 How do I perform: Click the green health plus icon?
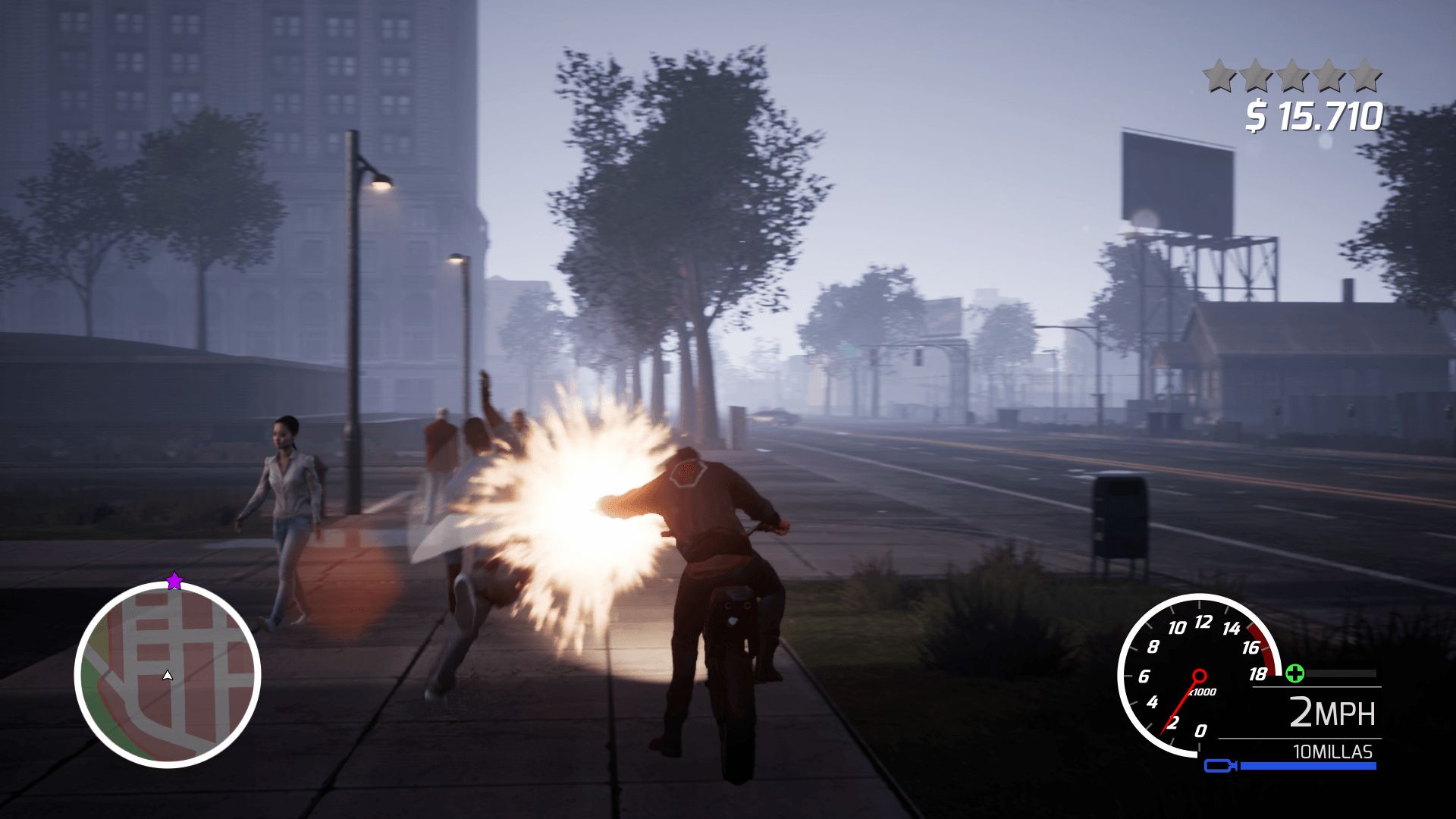pos(1296,673)
